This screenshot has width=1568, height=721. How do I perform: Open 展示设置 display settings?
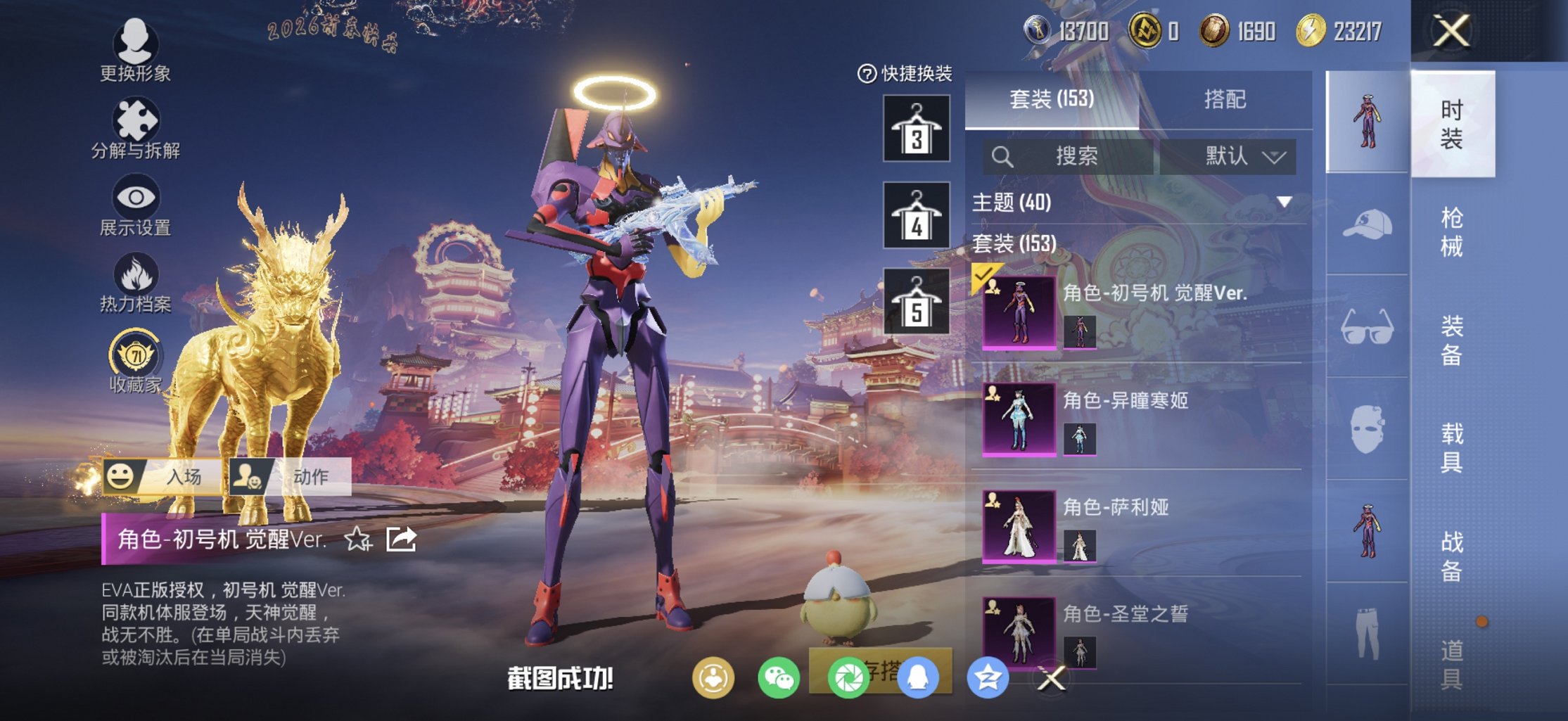click(x=135, y=205)
